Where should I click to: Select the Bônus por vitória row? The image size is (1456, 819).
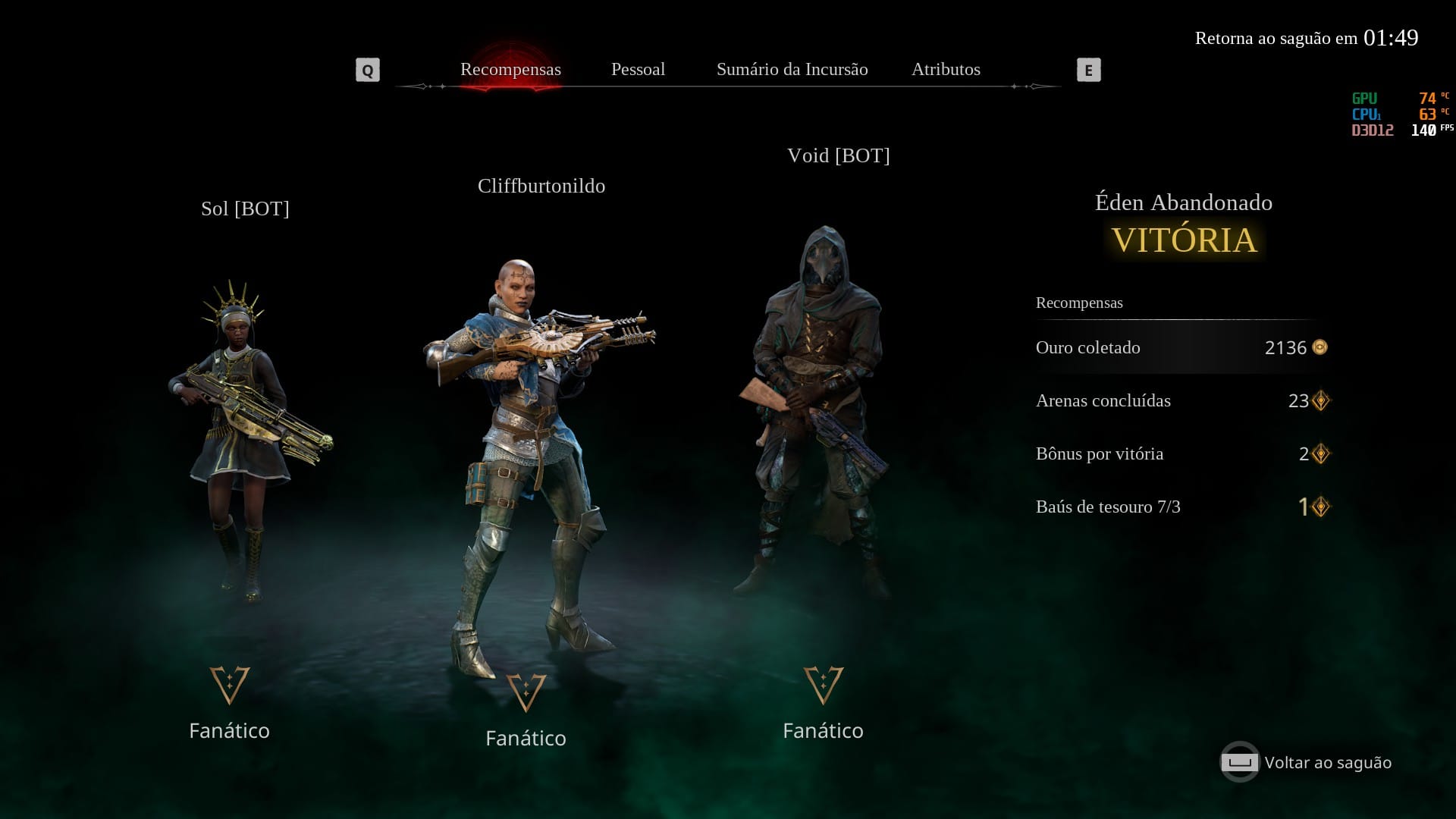[x=1180, y=453]
